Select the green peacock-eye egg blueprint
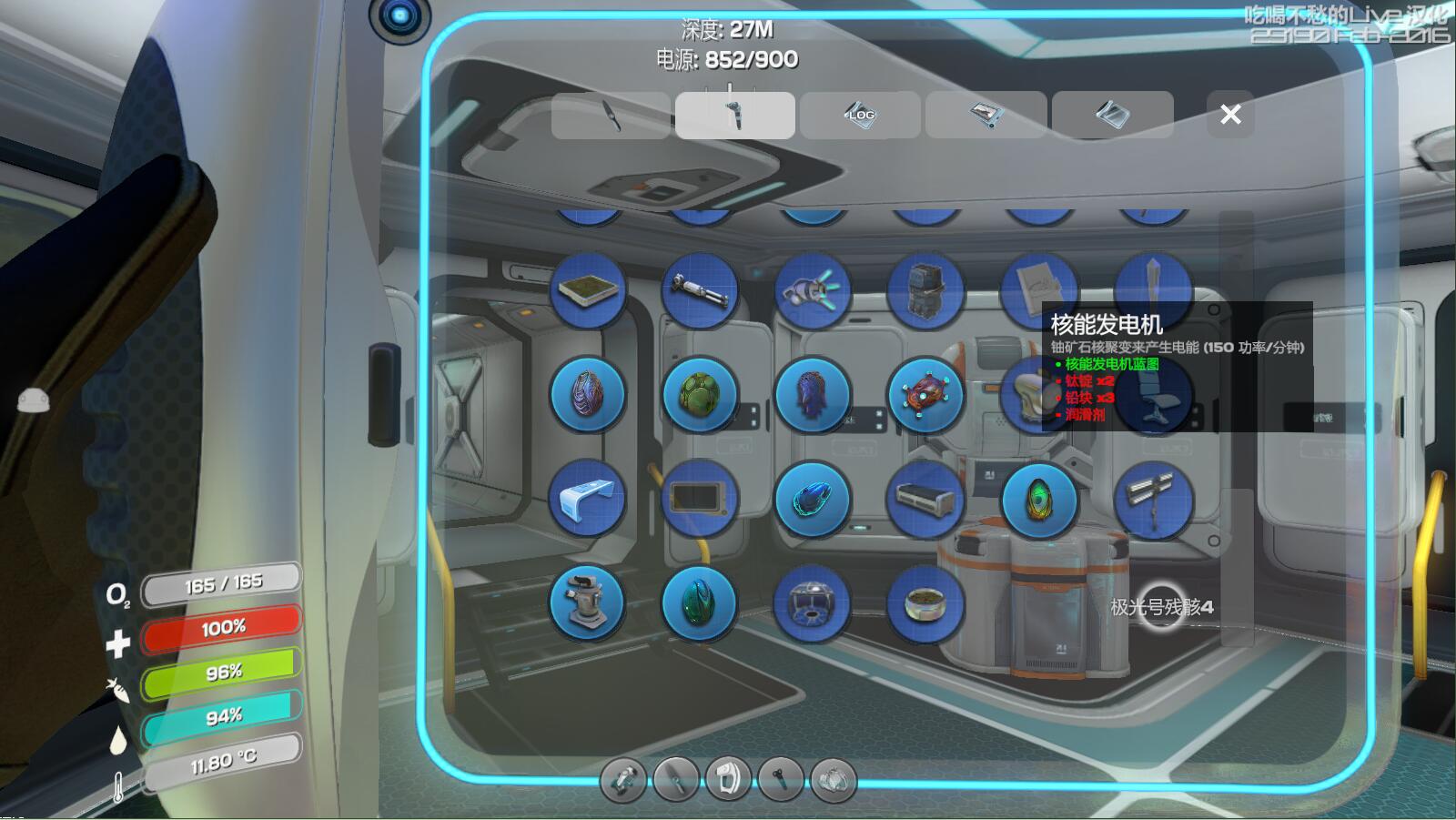 [x=1039, y=499]
